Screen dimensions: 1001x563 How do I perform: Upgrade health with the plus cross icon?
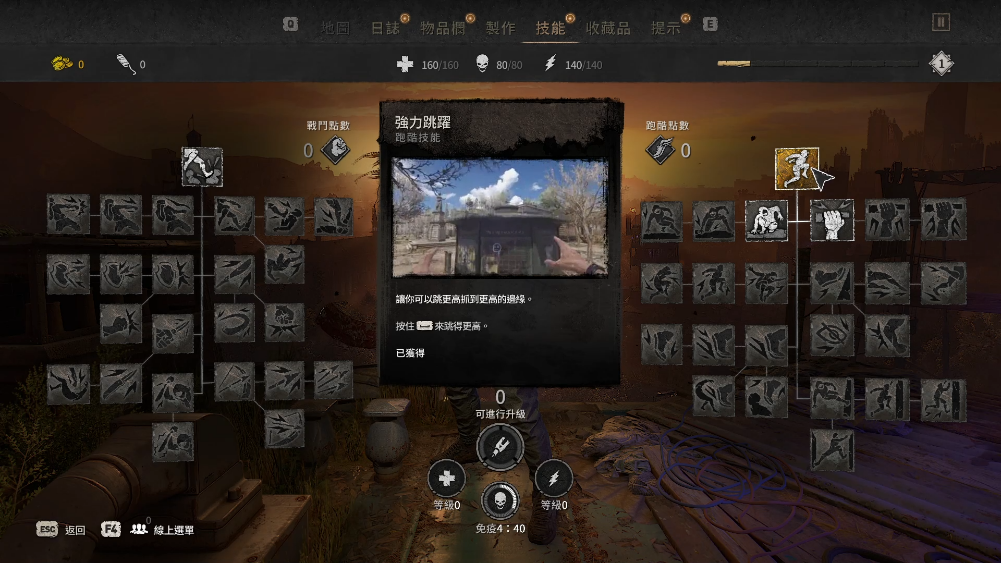coord(447,479)
